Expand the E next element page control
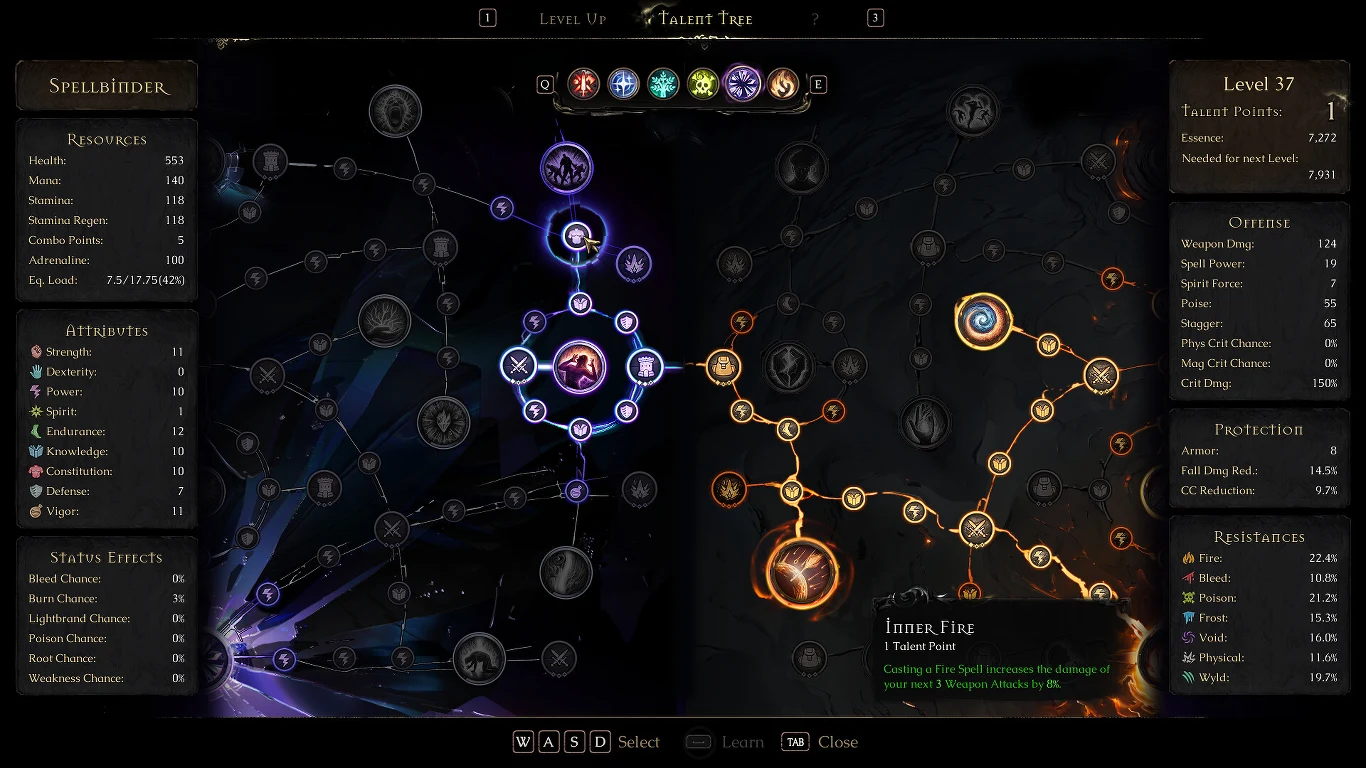 click(818, 84)
